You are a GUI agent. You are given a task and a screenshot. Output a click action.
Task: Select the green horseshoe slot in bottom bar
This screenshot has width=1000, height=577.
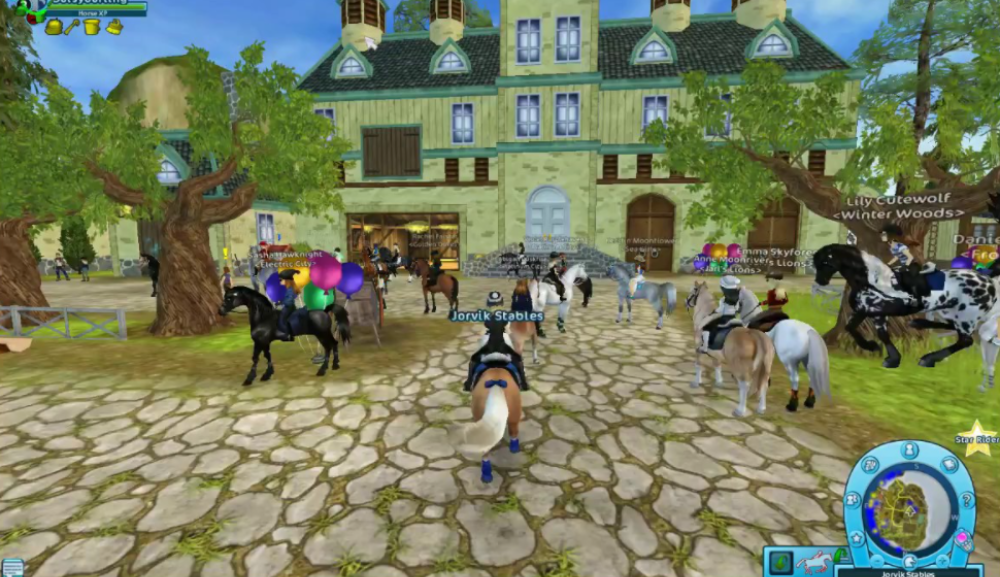coord(781,562)
